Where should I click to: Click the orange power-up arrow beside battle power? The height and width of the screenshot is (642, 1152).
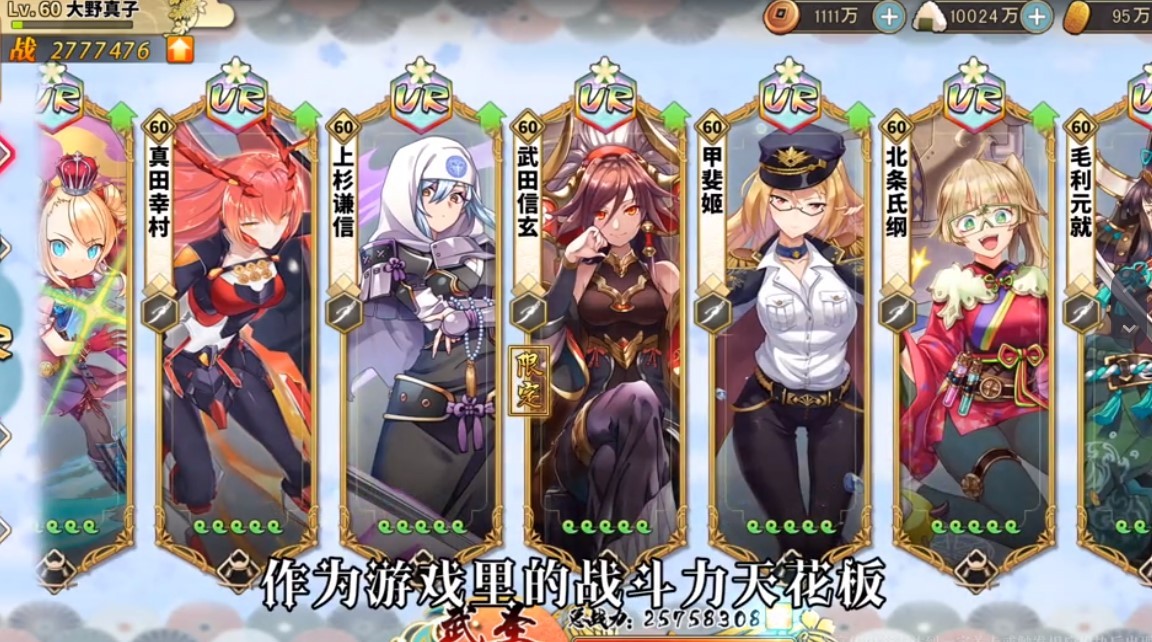pos(180,49)
